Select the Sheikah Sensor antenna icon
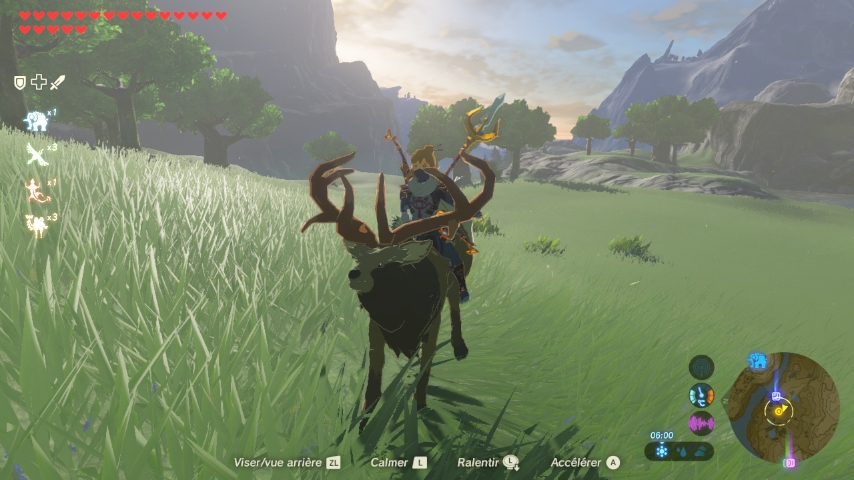854x480 pixels. tap(702, 367)
